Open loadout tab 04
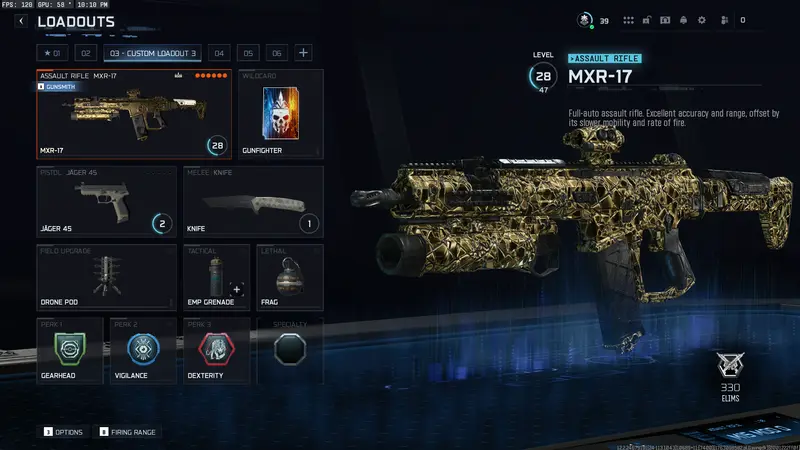Image resolution: width=800 pixels, height=450 pixels. point(220,52)
